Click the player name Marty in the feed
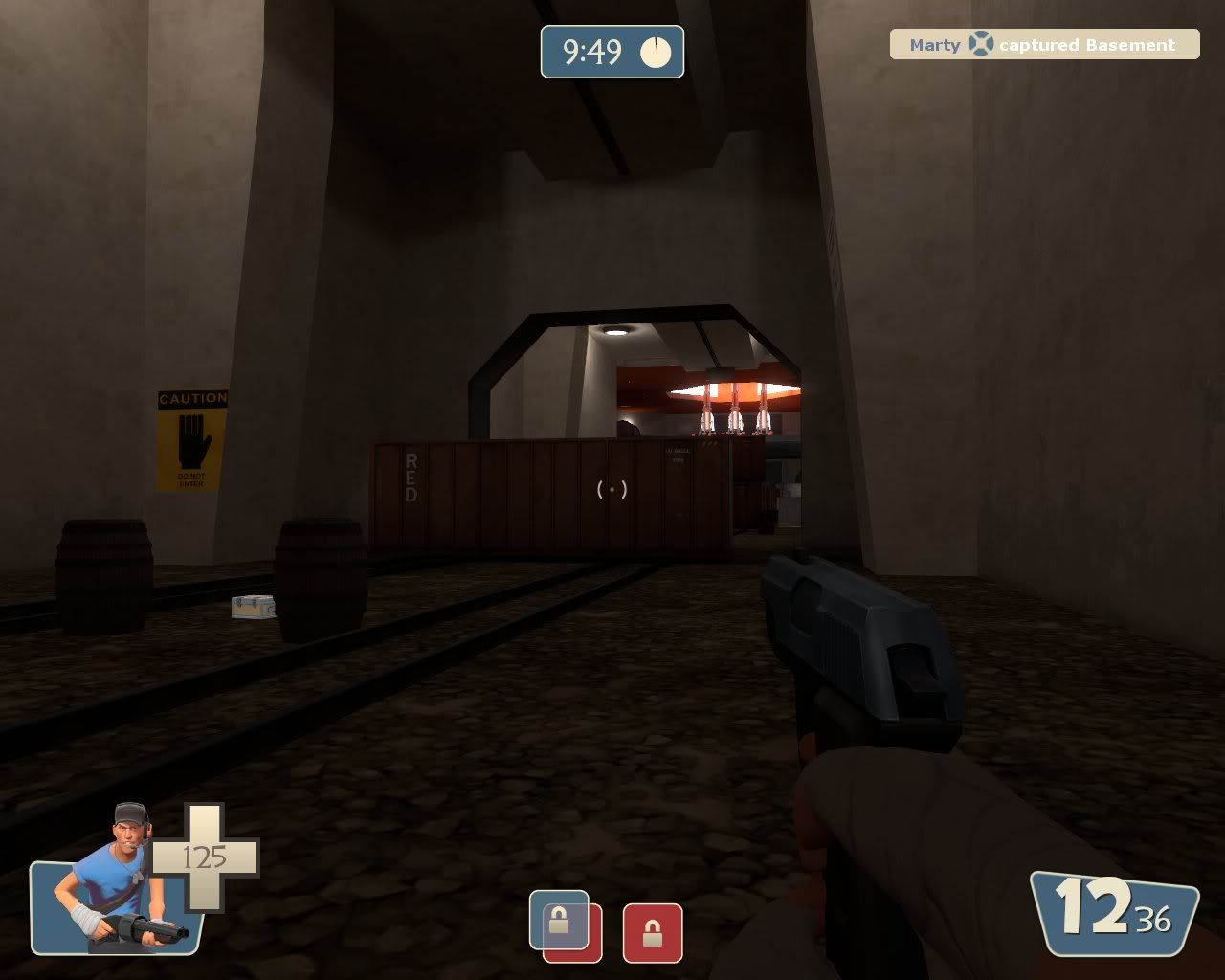The height and width of the screenshot is (980, 1225). click(934, 44)
